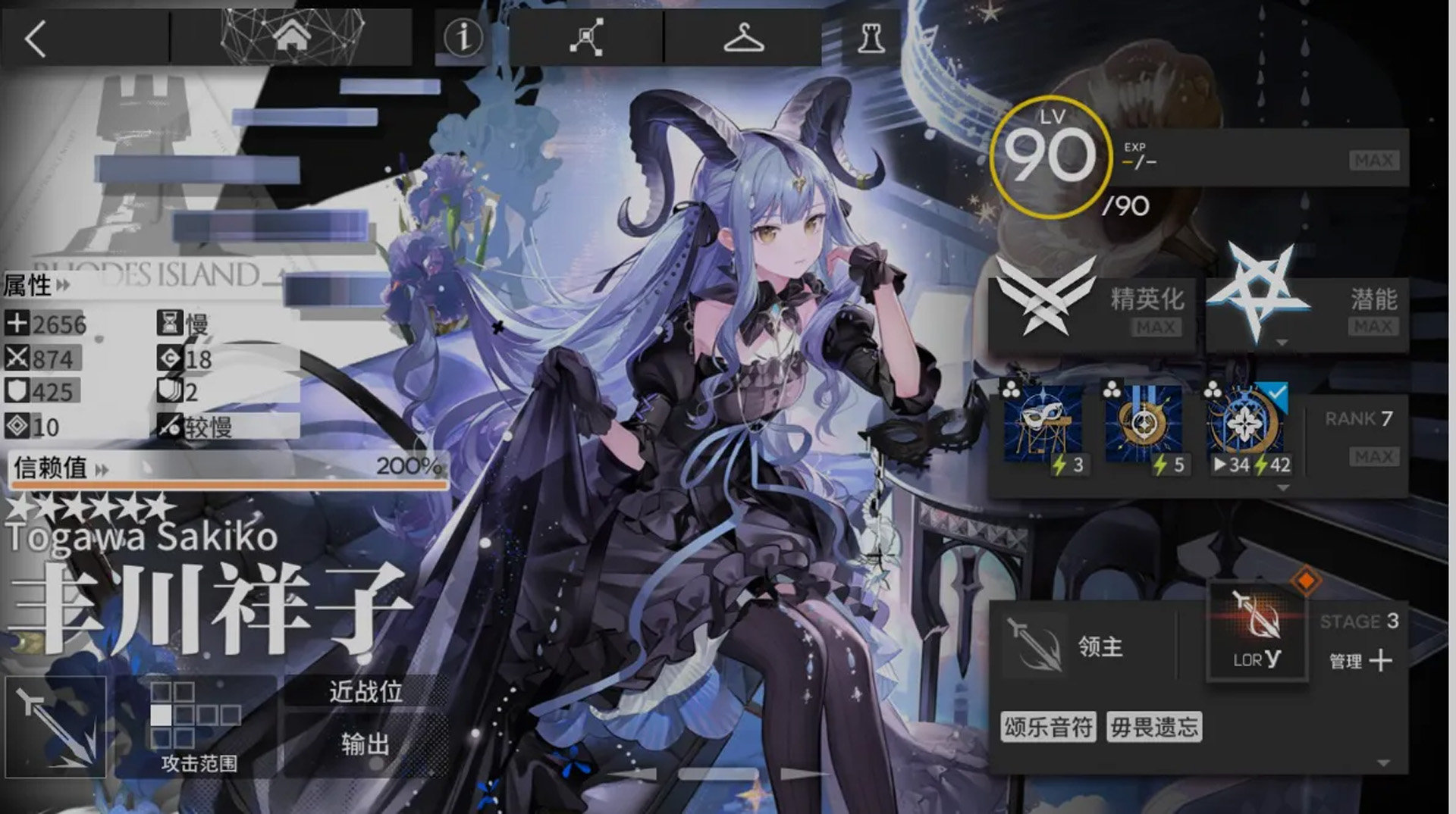Open the outfit hanger tab

point(743,36)
